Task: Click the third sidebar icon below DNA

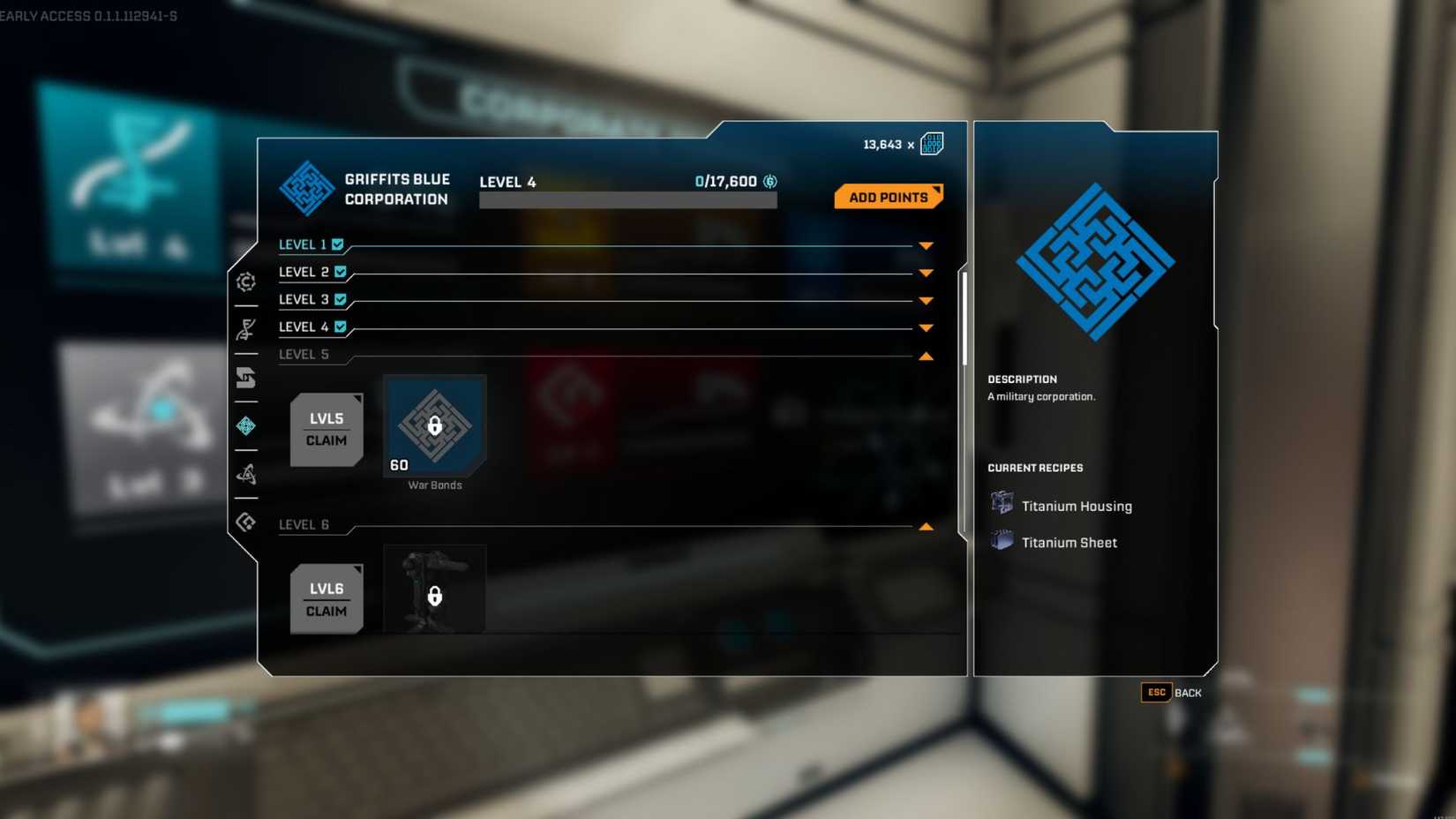Action: pos(246,379)
